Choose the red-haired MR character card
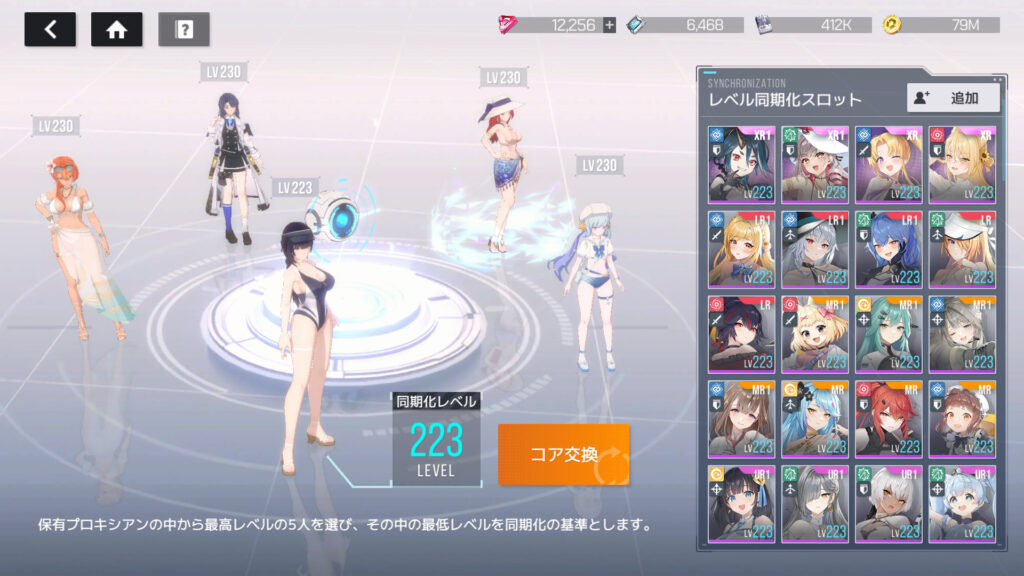This screenshot has height=576, width=1024. [x=888, y=418]
